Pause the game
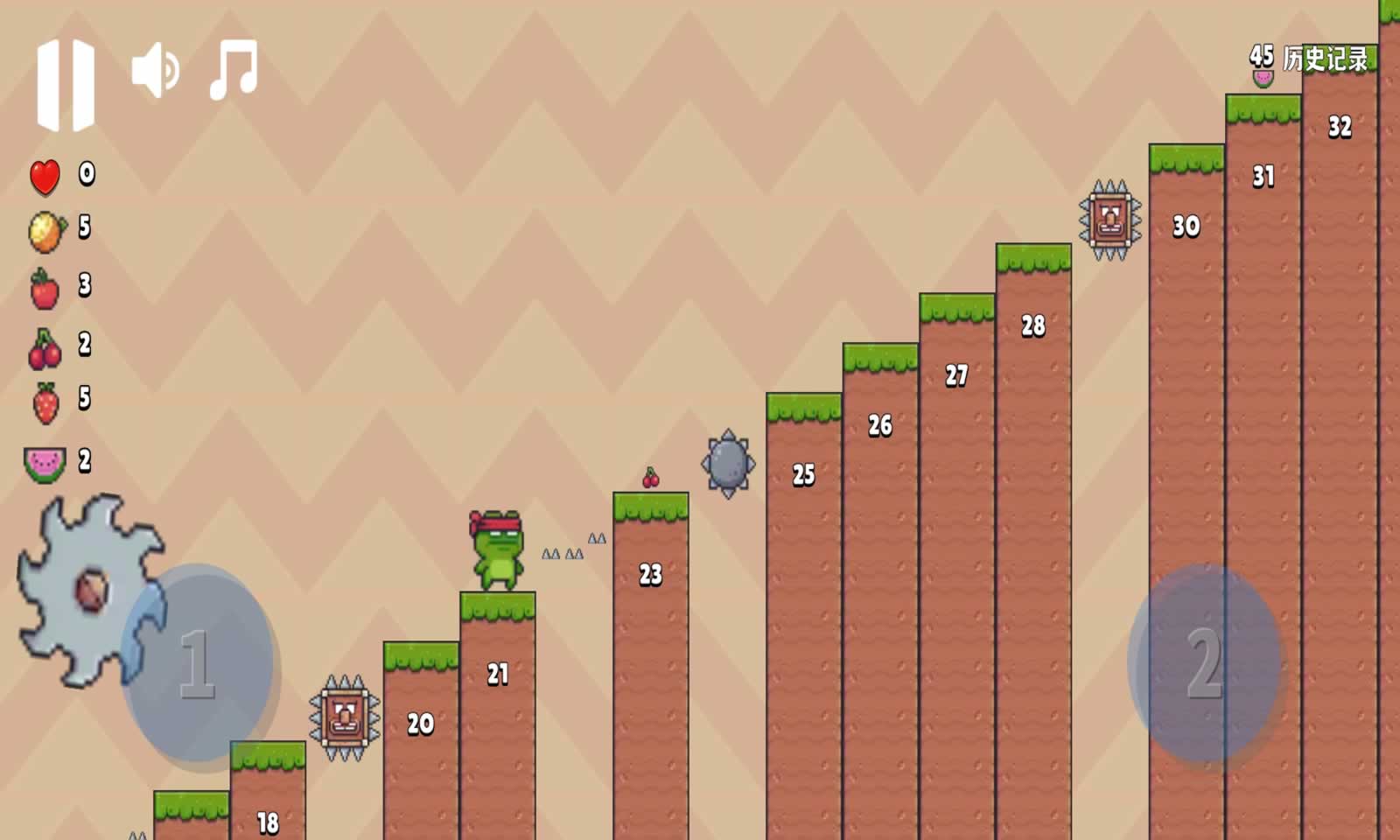Image resolution: width=1400 pixels, height=840 pixels. click(x=66, y=85)
